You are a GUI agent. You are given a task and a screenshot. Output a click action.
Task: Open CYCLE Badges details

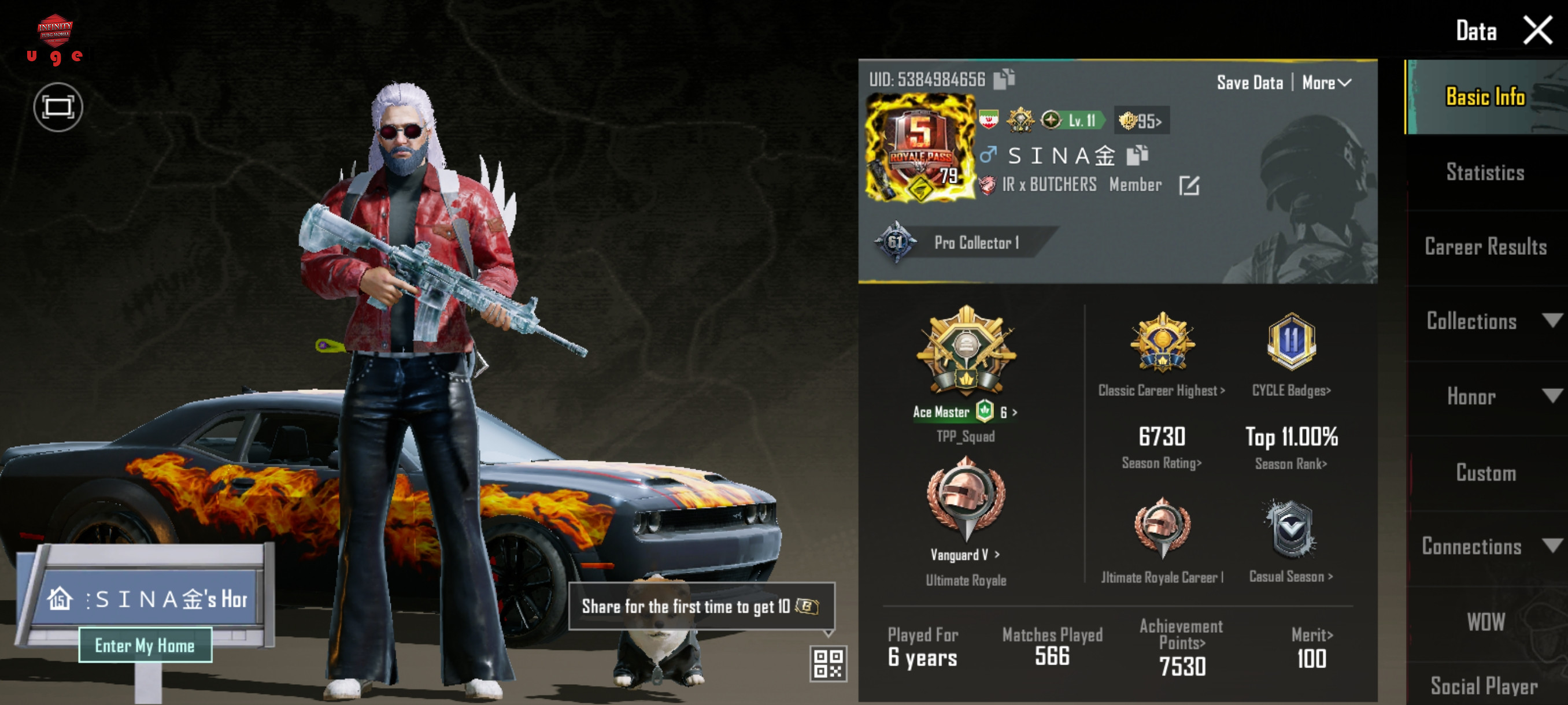[x=1290, y=391]
